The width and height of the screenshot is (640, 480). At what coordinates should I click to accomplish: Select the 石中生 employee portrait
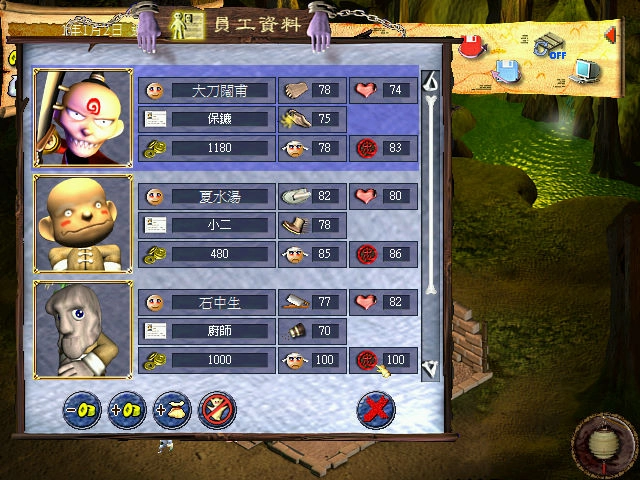(83, 330)
